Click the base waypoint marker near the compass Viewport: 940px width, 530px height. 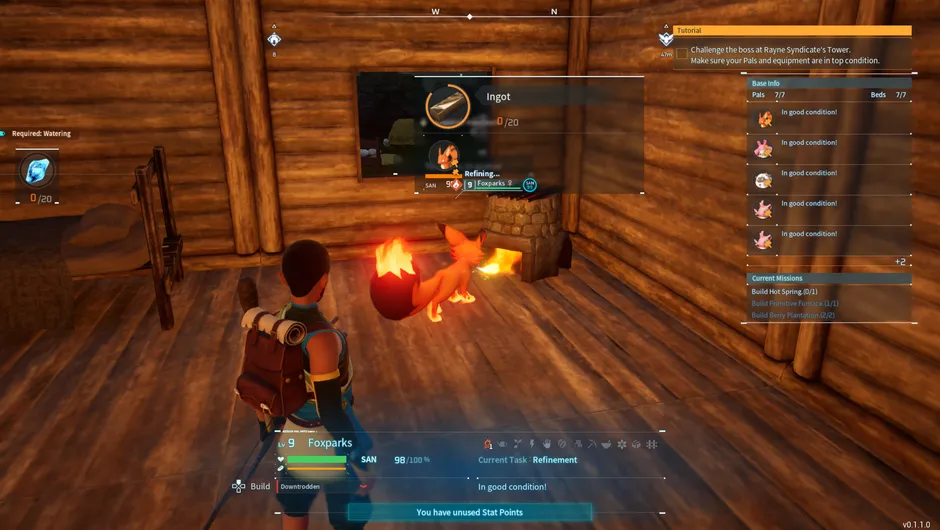pyautogui.click(x=274, y=39)
